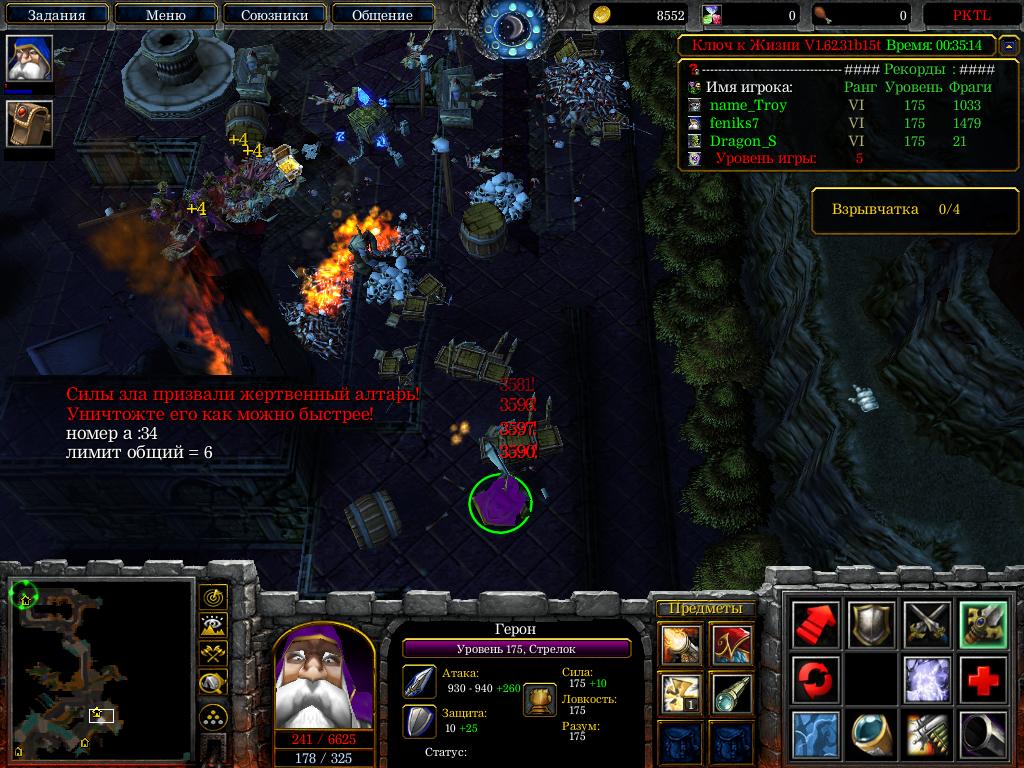The height and width of the screenshot is (768, 1024).
Task: Click the formation toggle button
Action: pos(213,716)
